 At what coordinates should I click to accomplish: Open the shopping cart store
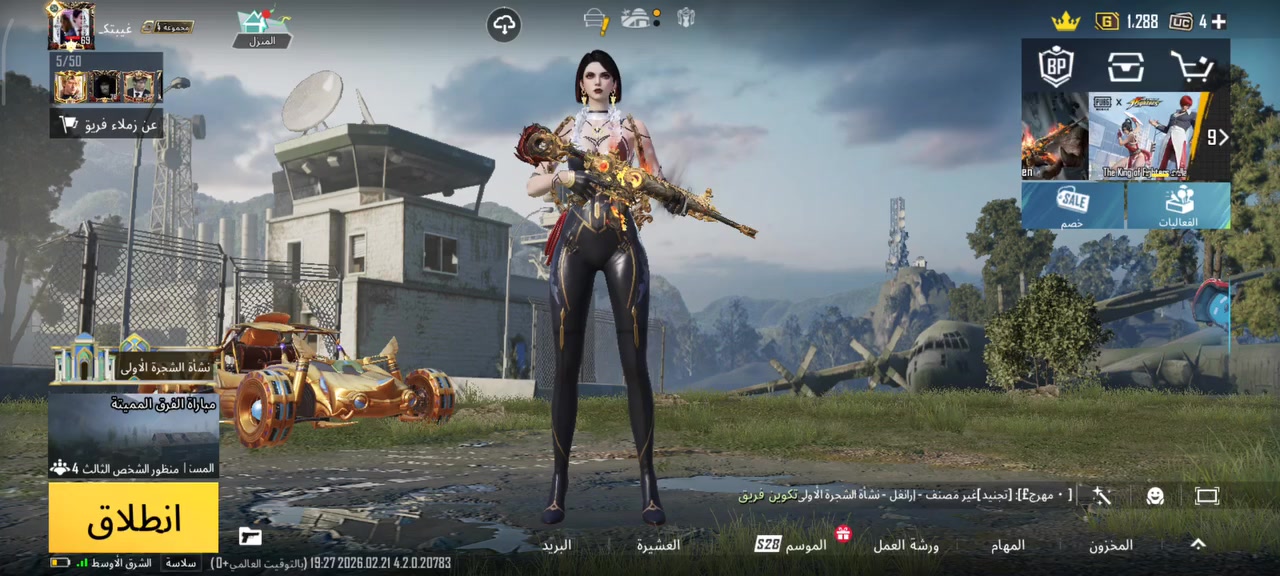point(1192,67)
